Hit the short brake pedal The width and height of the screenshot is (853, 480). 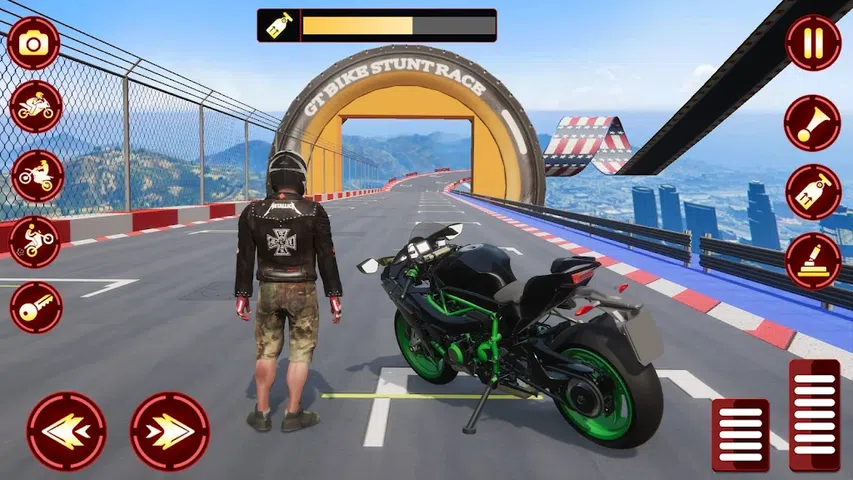[740, 435]
